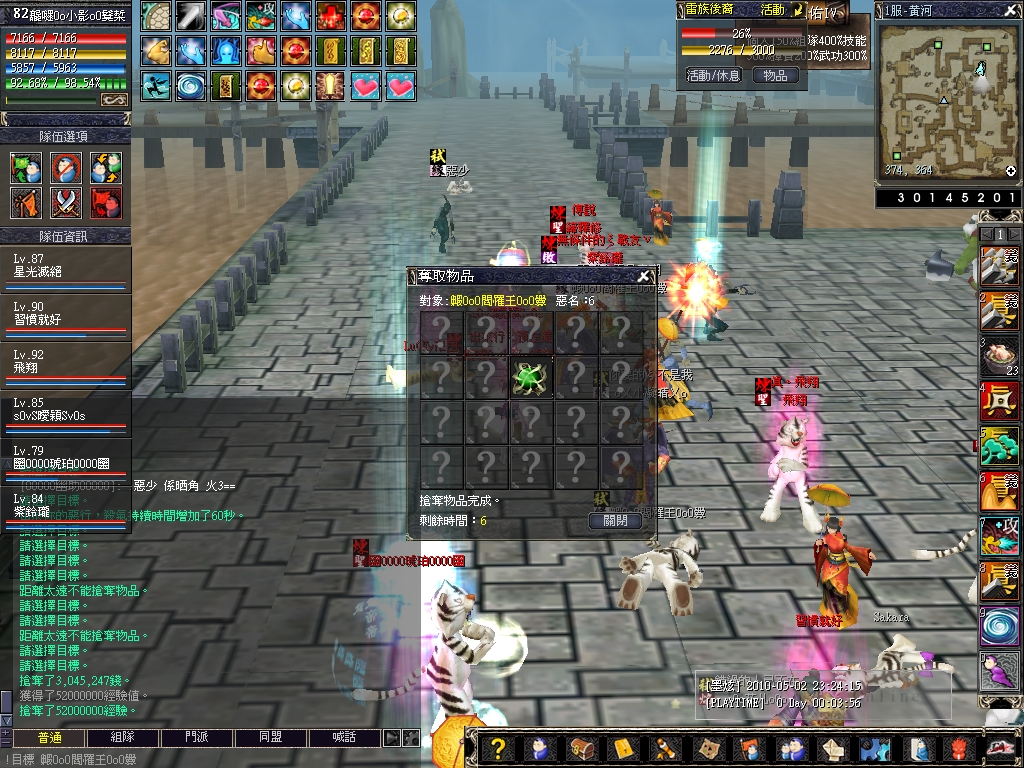Viewport: 1024px width, 768px height.
Task: Open the treasure chest inventory icon
Action: click(x=582, y=749)
